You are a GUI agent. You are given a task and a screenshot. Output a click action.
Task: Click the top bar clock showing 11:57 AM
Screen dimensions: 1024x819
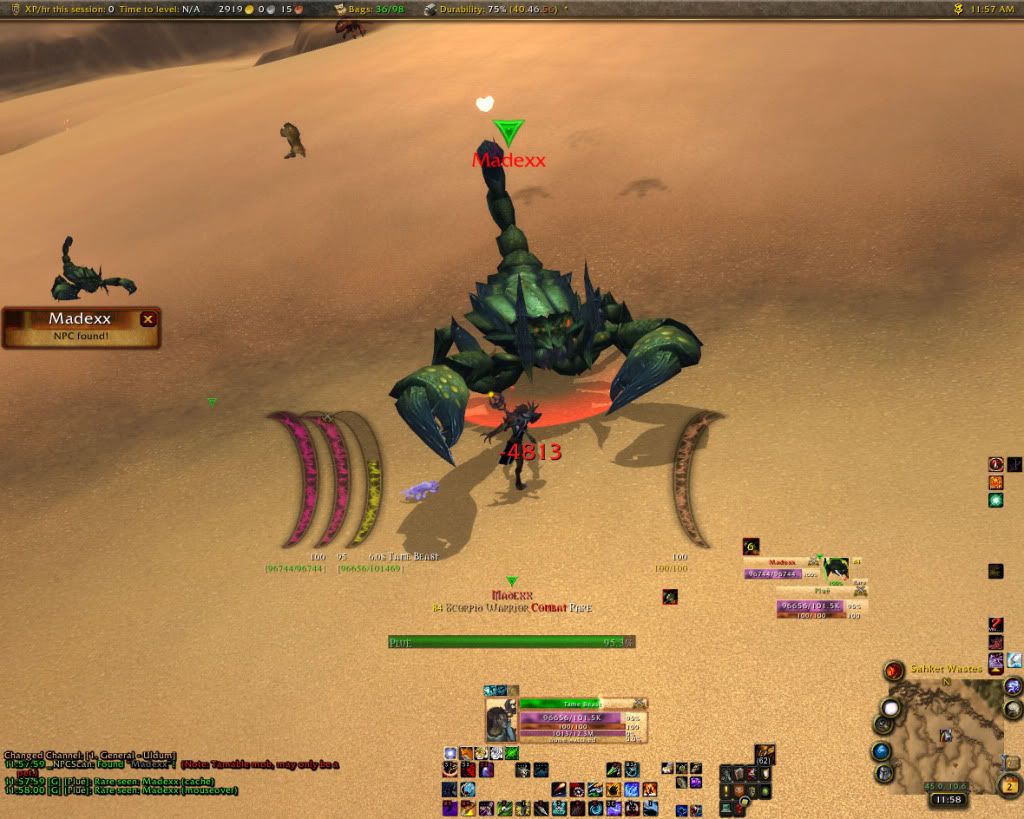pyautogui.click(x=991, y=9)
